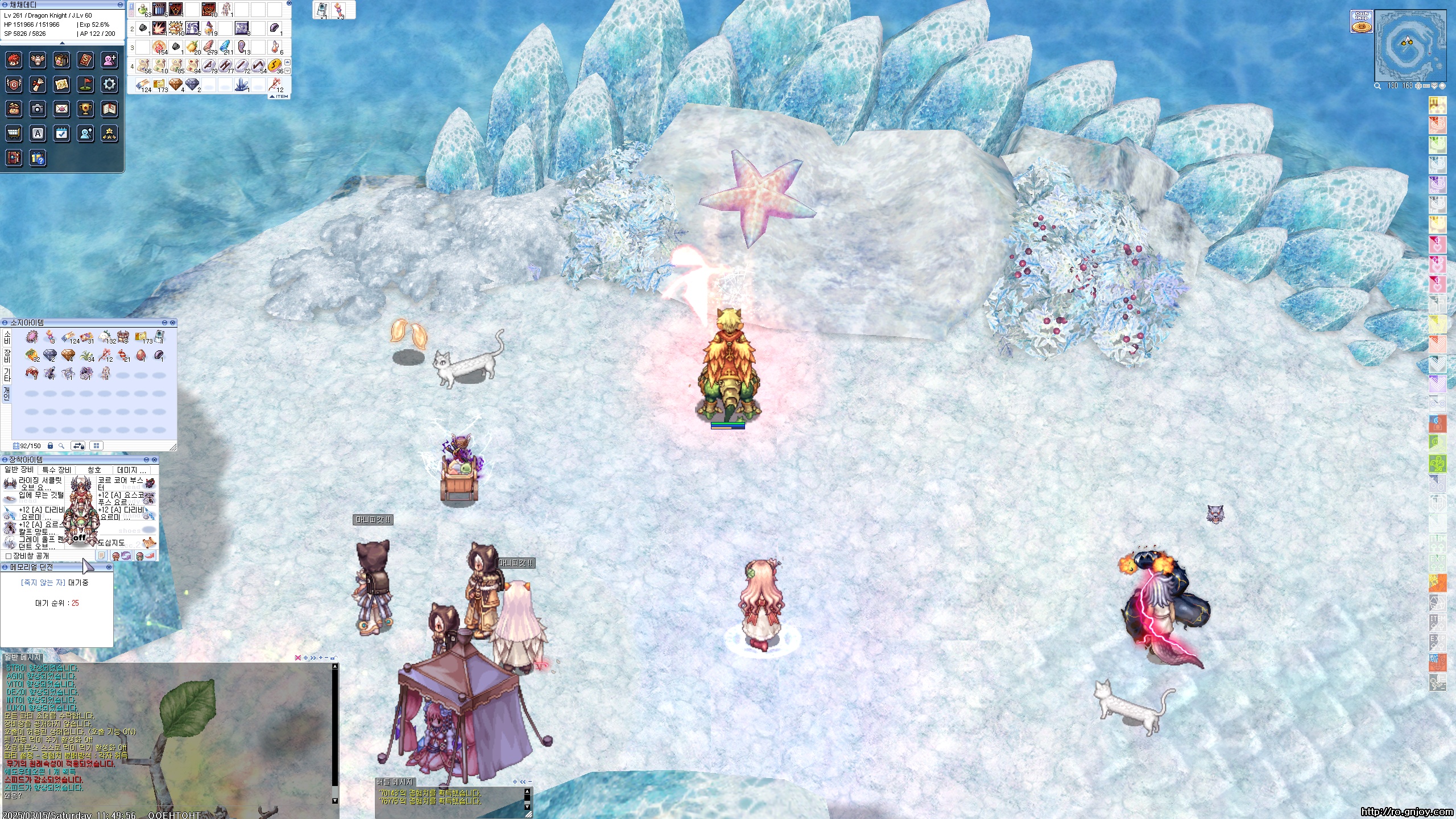The width and height of the screenshot is (1456, 819).
Task: Open the 칭호 title tab
Action: 94,470
